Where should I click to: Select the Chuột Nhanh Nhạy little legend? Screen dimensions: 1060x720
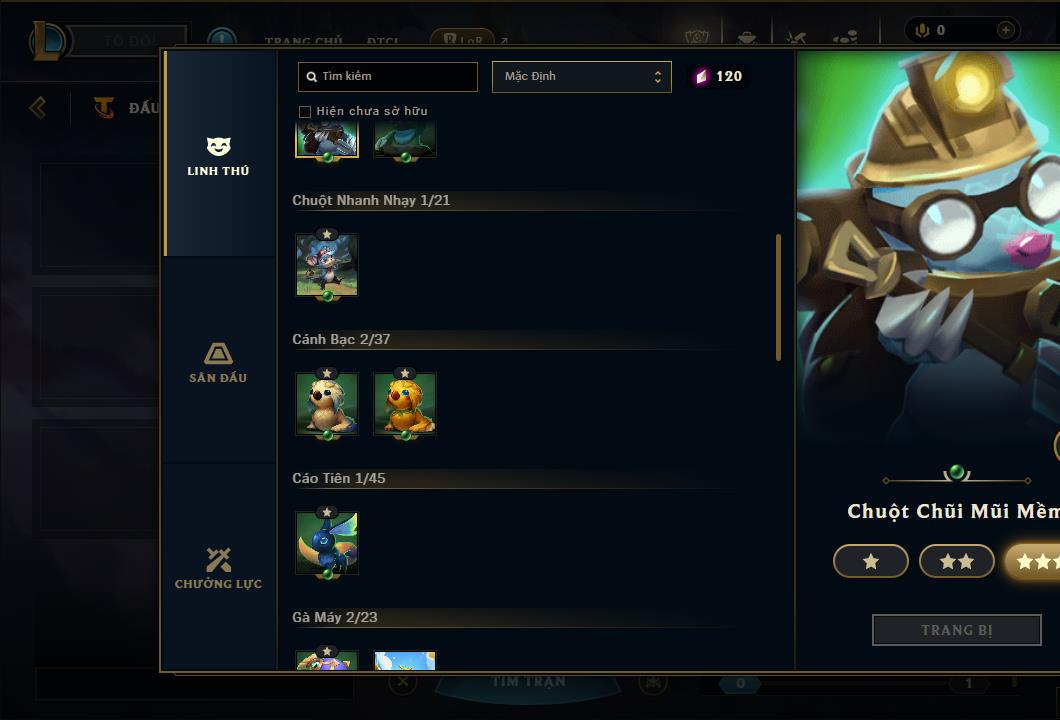pyautogui.click(x=327, y=265)
